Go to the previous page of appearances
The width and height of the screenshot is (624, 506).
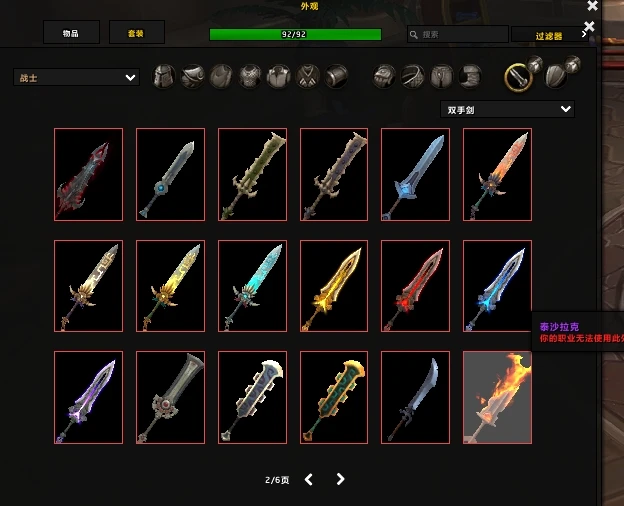(x=308, y=479)
